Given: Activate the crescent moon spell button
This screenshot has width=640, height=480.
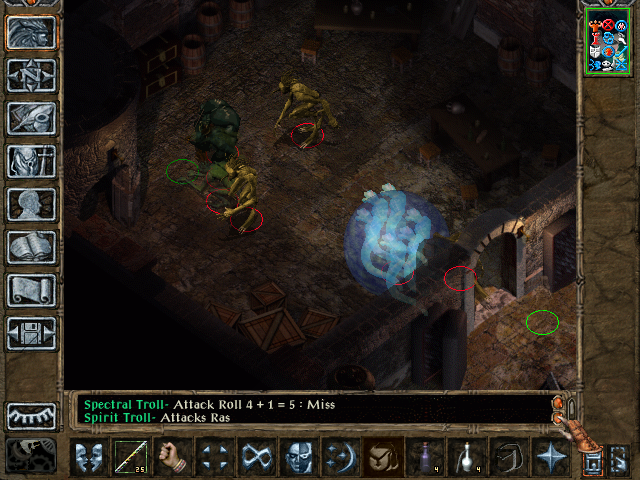Looking at the screenshot, I should click(341, 457).
